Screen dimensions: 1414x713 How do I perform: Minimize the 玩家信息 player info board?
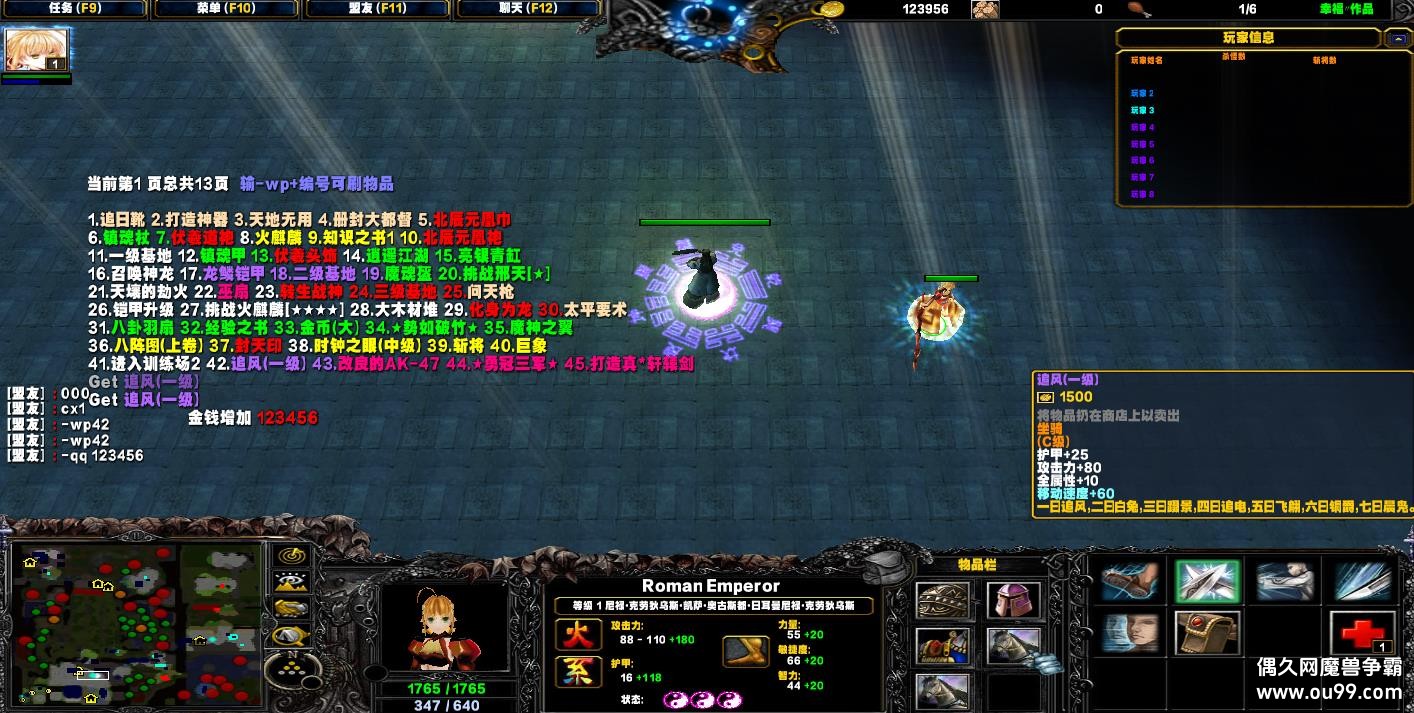[1396, 38]
